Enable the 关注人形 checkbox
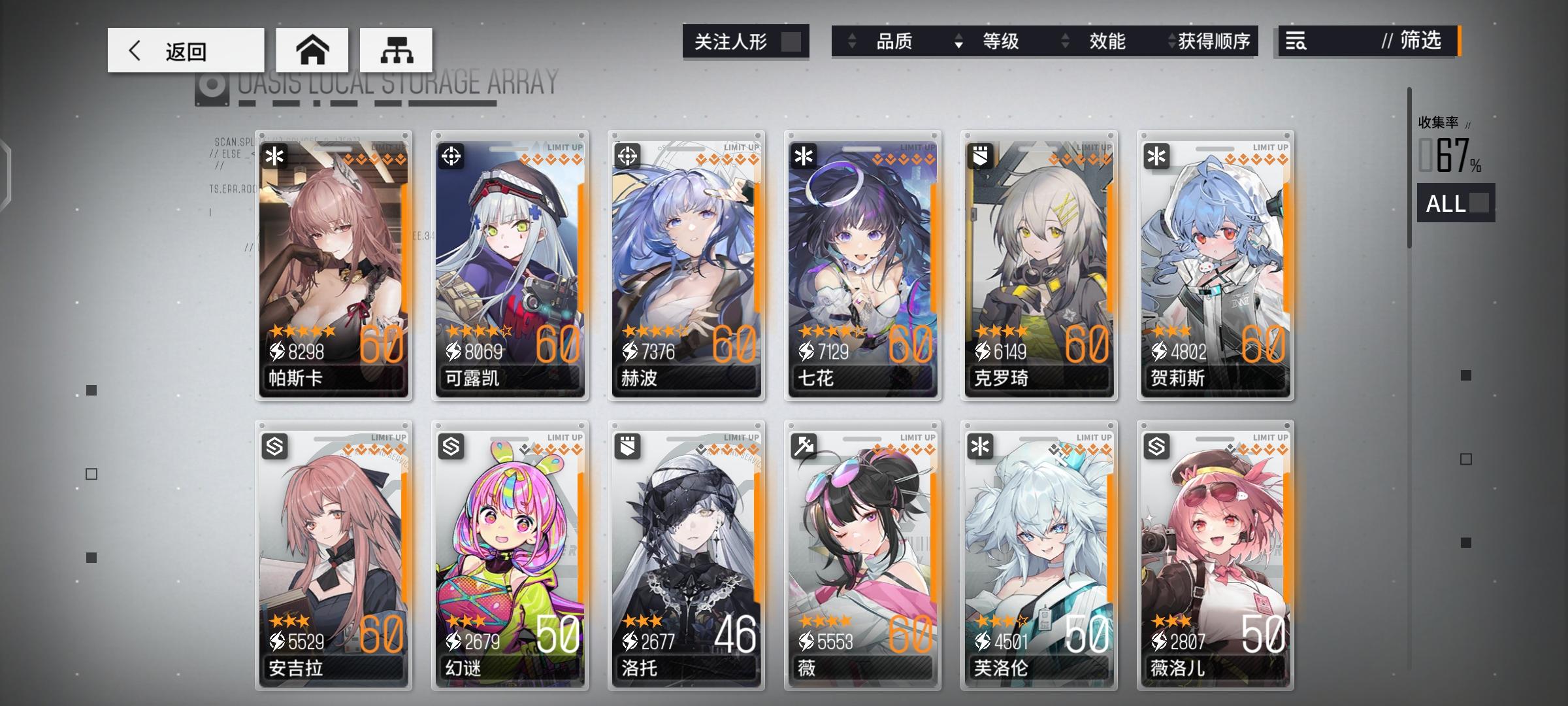This screenshot has width=1568, height=706. (792, 41)
